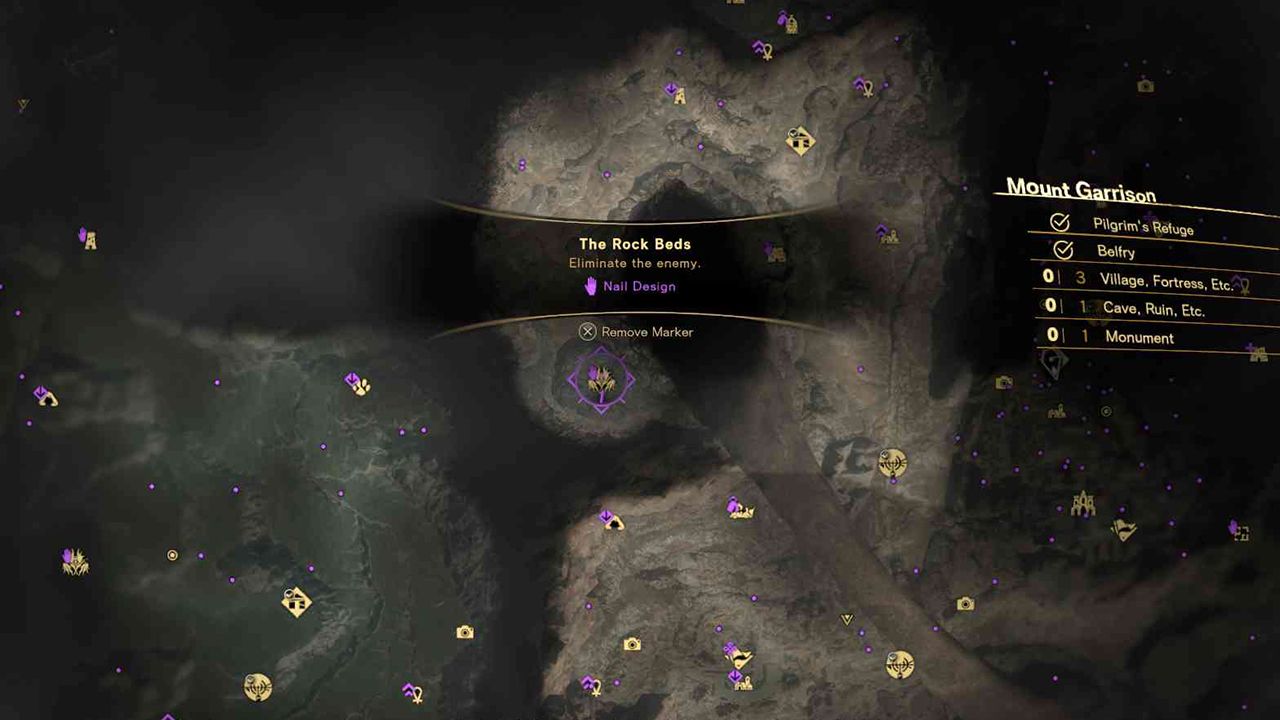Screen dimensions: 1280x720
Task: Open the camera photo spot near the bottom center
Action: tap(630, 643)
